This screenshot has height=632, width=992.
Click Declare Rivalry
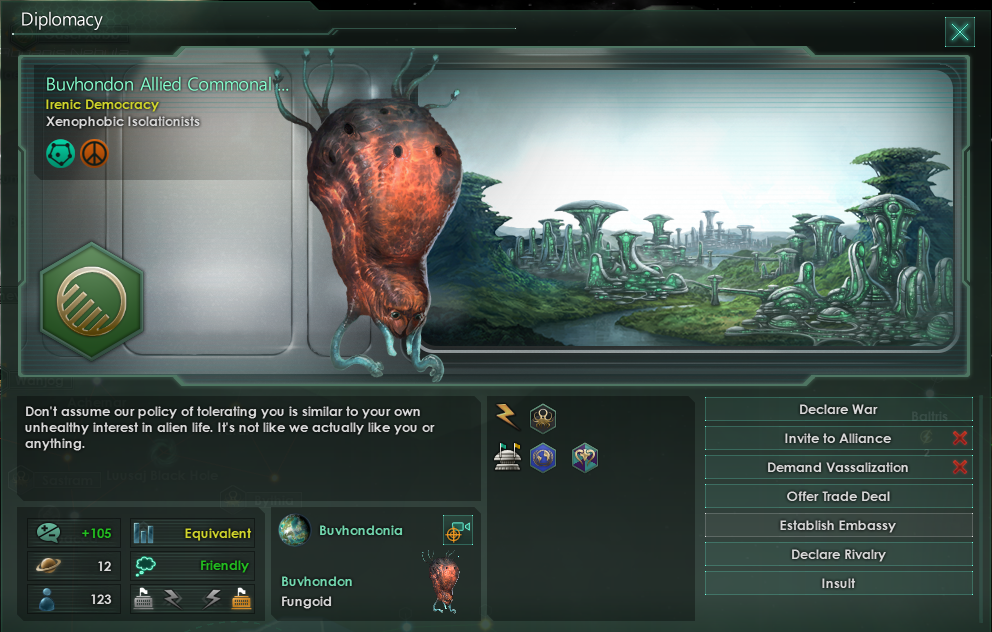pyautogui.click(x=838, y=555)
